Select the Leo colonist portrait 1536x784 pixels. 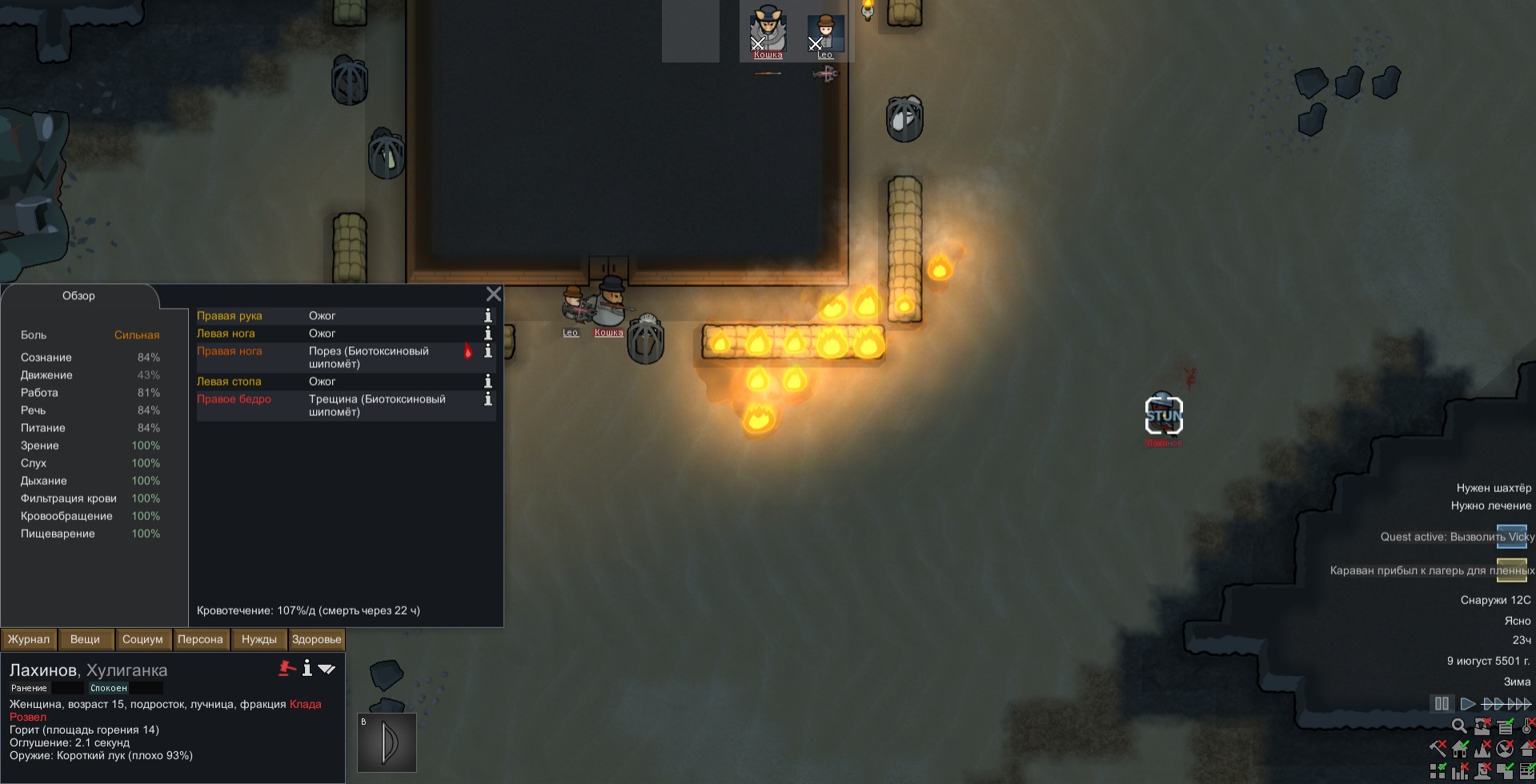point(825,32)
